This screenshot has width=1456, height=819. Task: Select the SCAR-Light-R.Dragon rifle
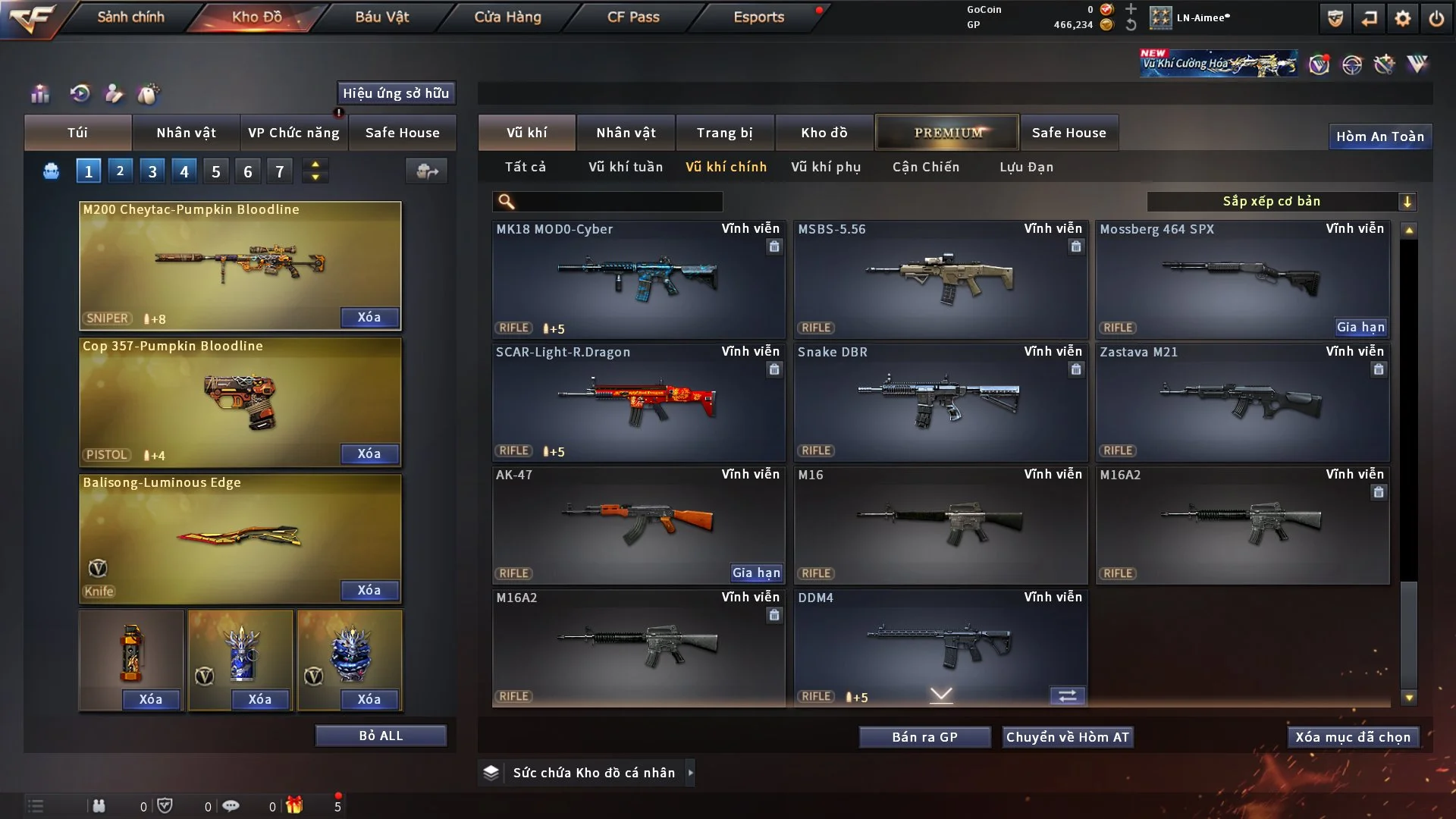[x=638, y=402]
